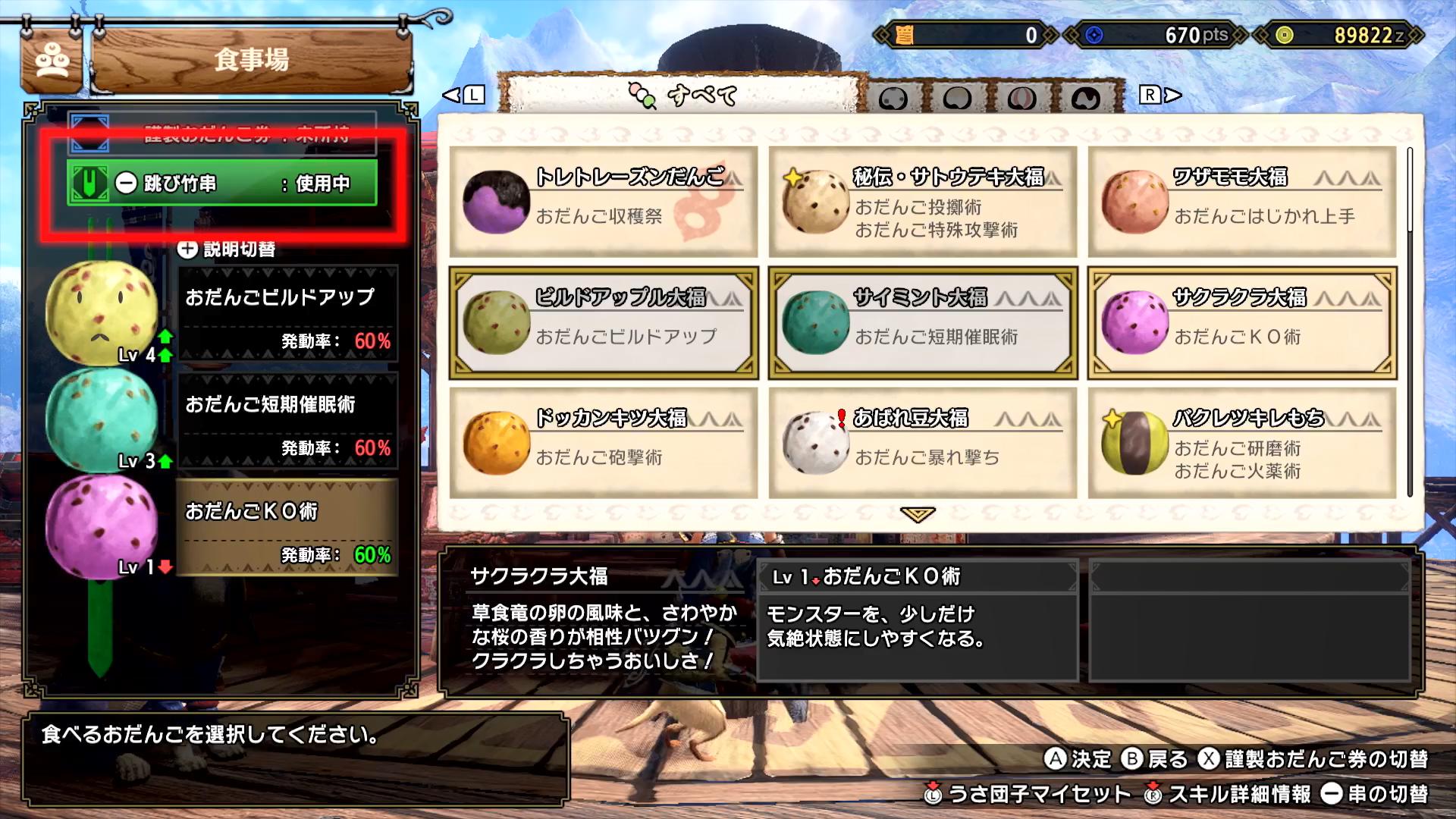The image size is (1456, 819).
Task: Select the おだんごＫＯ術 skewer slot
Action: [287, 527]
